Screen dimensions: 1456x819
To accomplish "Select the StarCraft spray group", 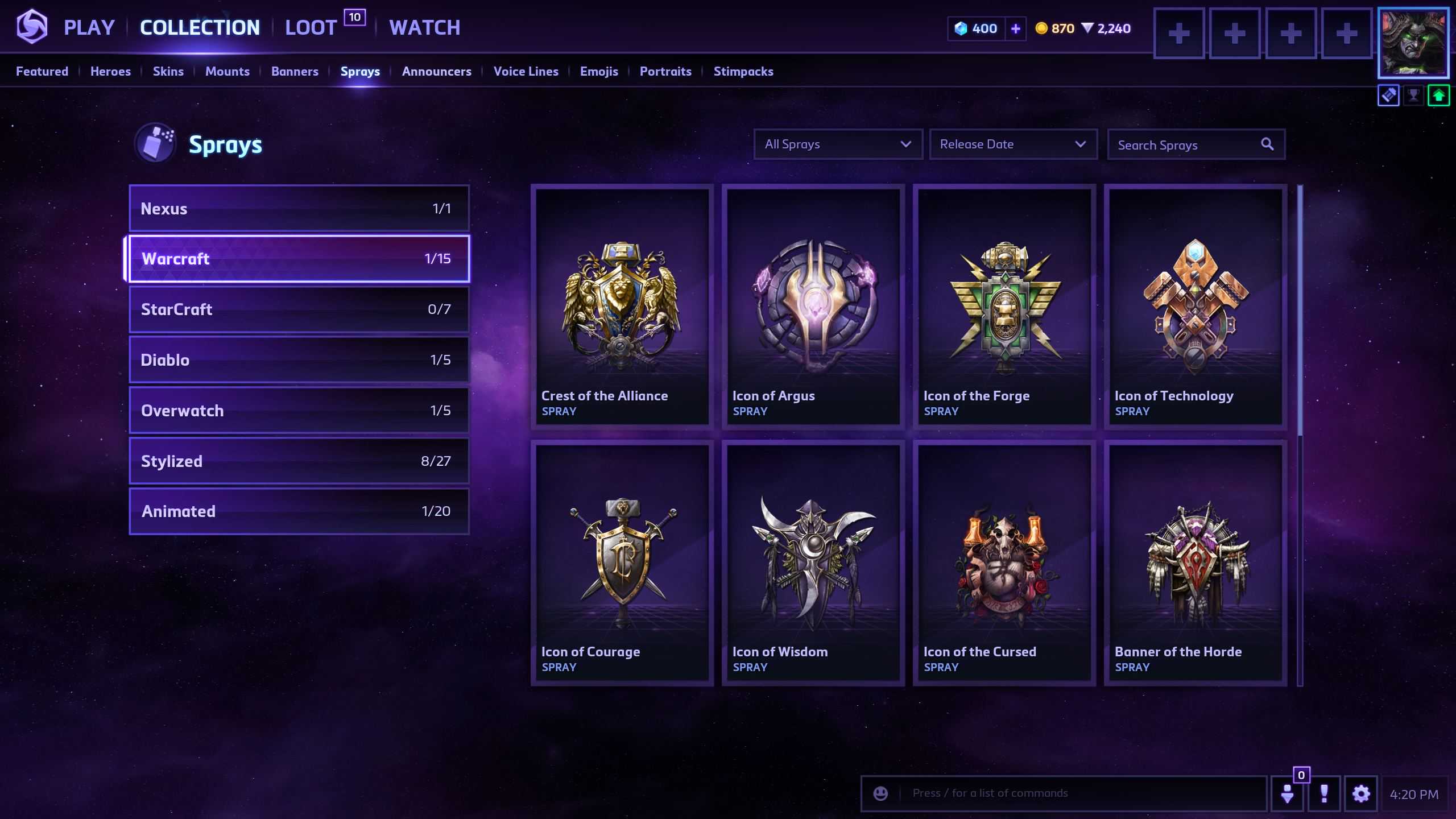I will (299, 309).
